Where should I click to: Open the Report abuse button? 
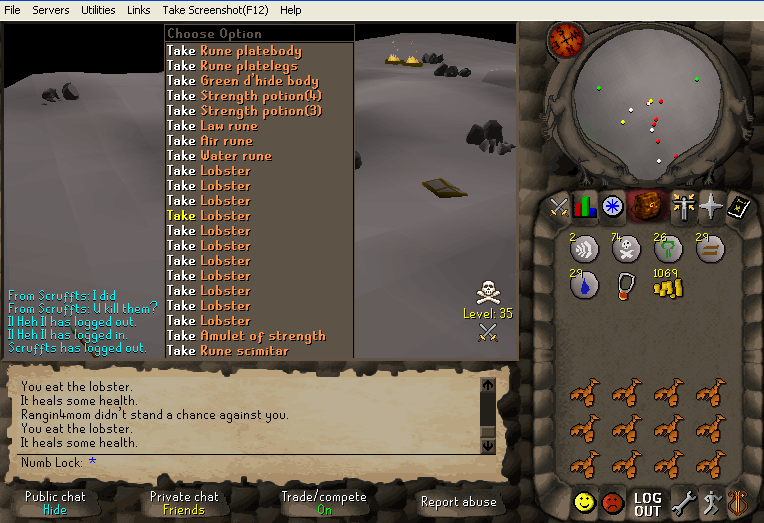(x=460, y=502)
